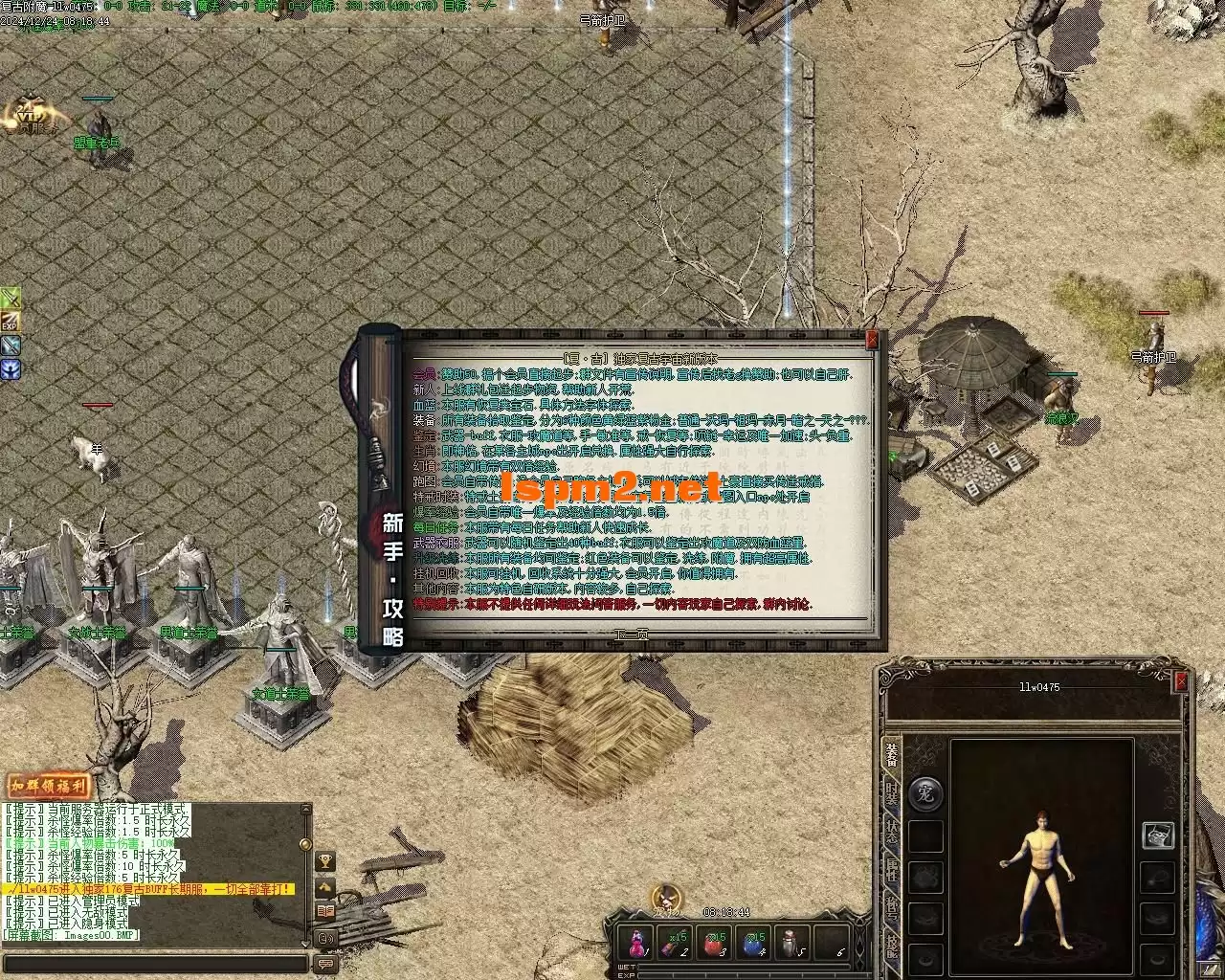This screenshot has height=980, width=1225.
Task: Click the pet portrait above the hotbar
Action: 667,898
